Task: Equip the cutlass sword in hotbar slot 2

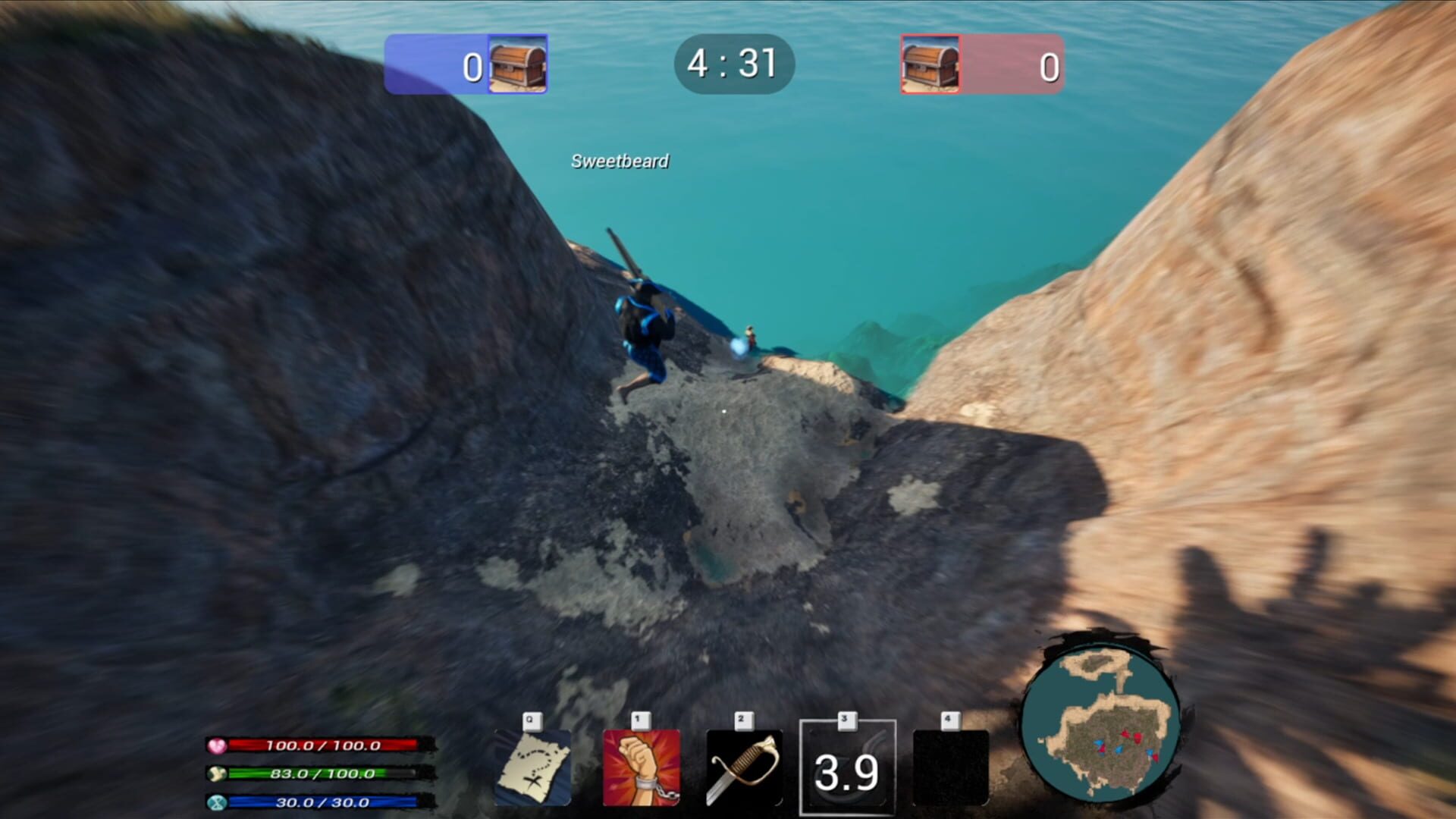Action: [x=745, y=766]
